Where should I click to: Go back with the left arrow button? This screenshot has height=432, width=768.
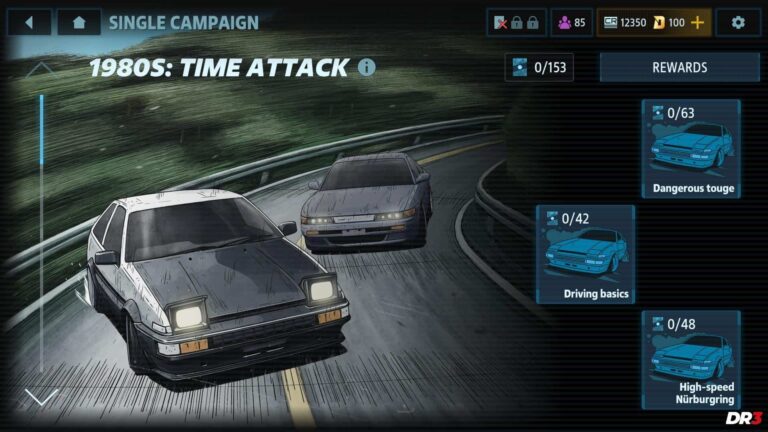coord(29,22)
